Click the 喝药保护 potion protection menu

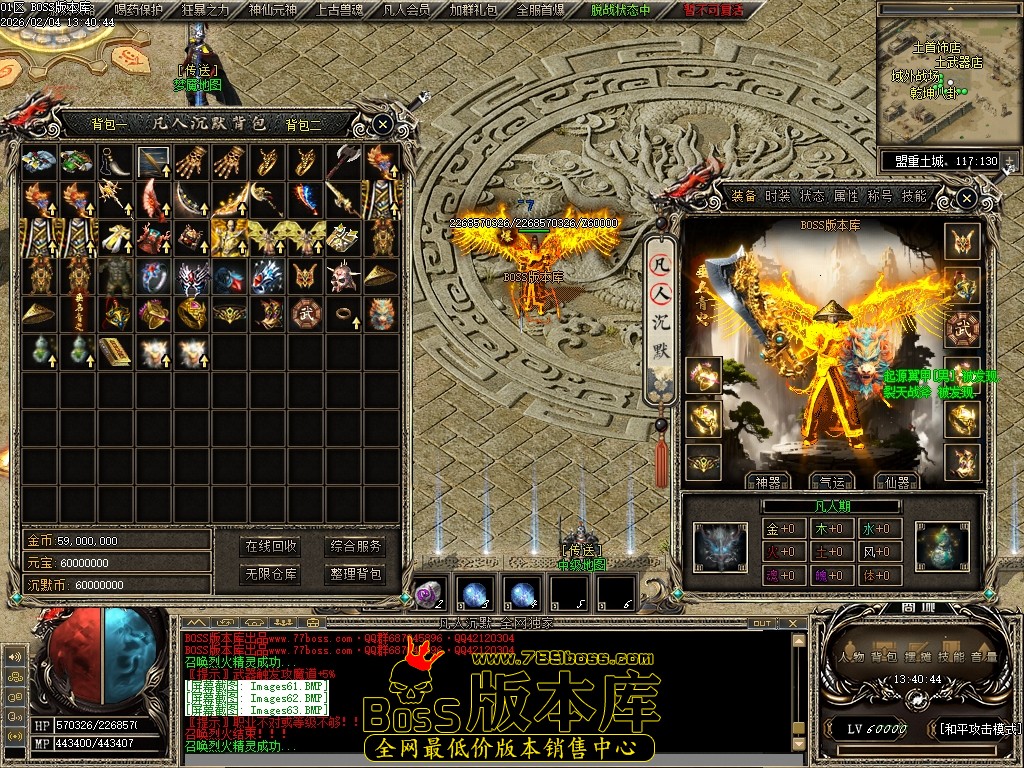click(x=139, y=10)
